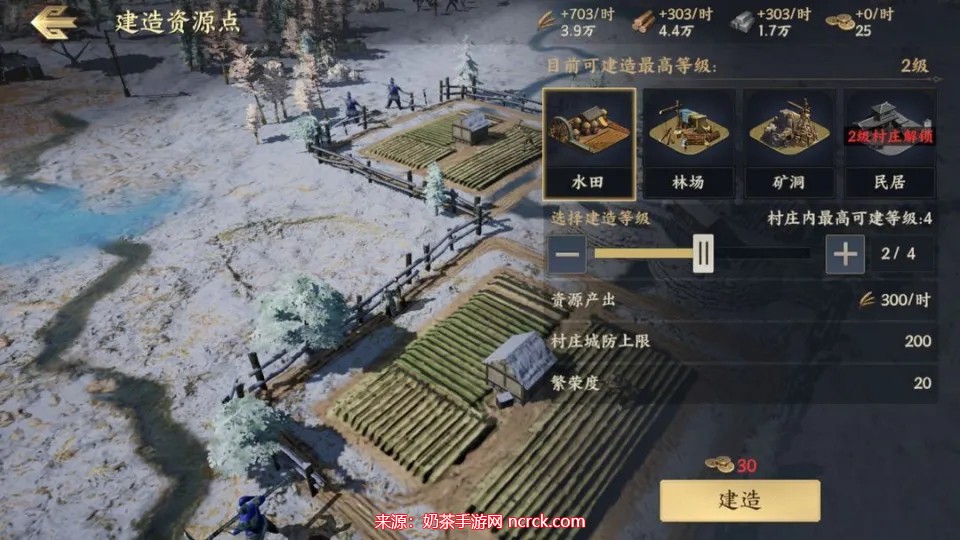The height and width of the screenshot is (540, 960).
Task: Go back with the arrow button
Action: 55,22
